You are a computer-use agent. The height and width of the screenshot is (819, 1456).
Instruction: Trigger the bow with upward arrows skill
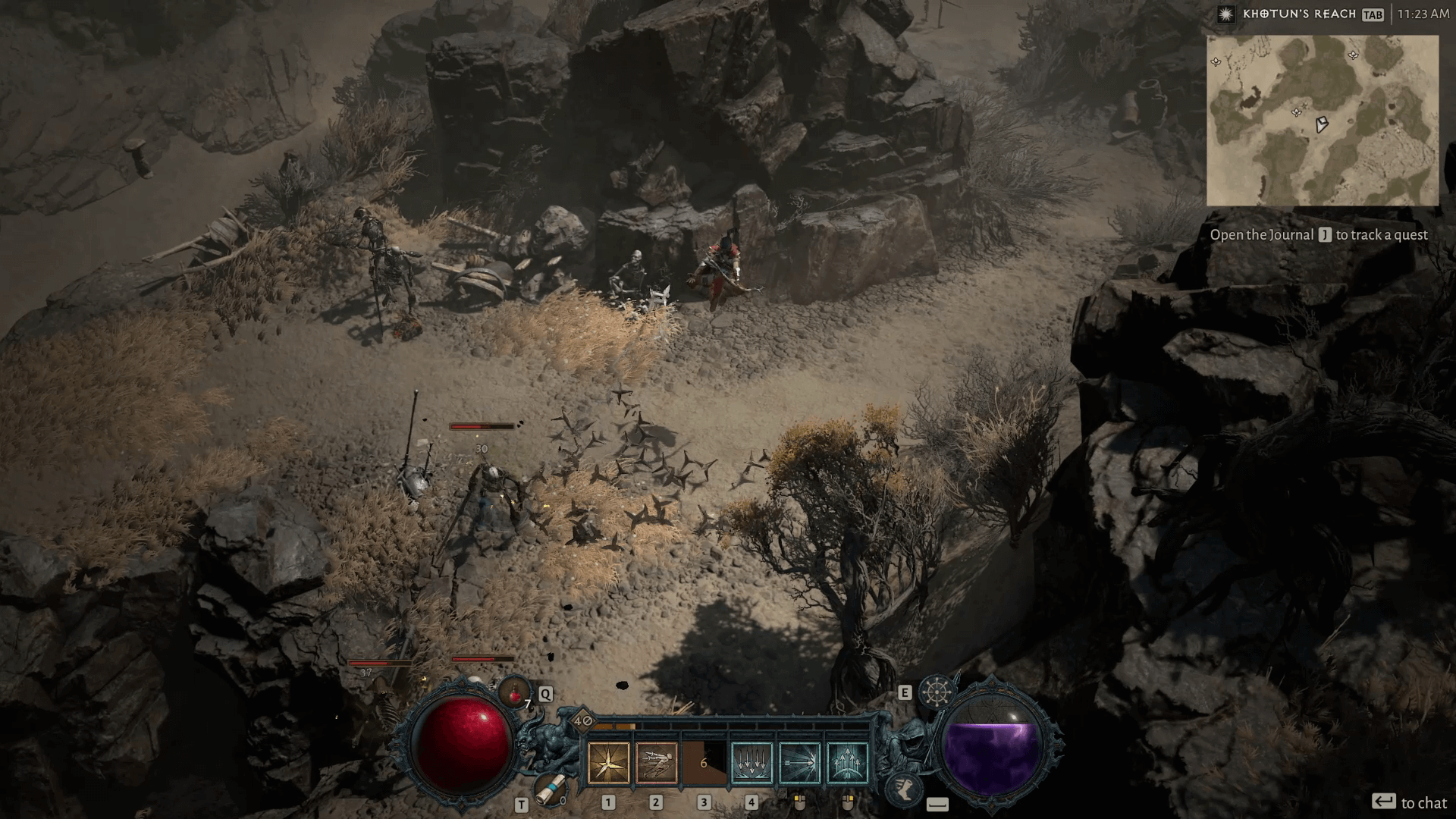847,762
